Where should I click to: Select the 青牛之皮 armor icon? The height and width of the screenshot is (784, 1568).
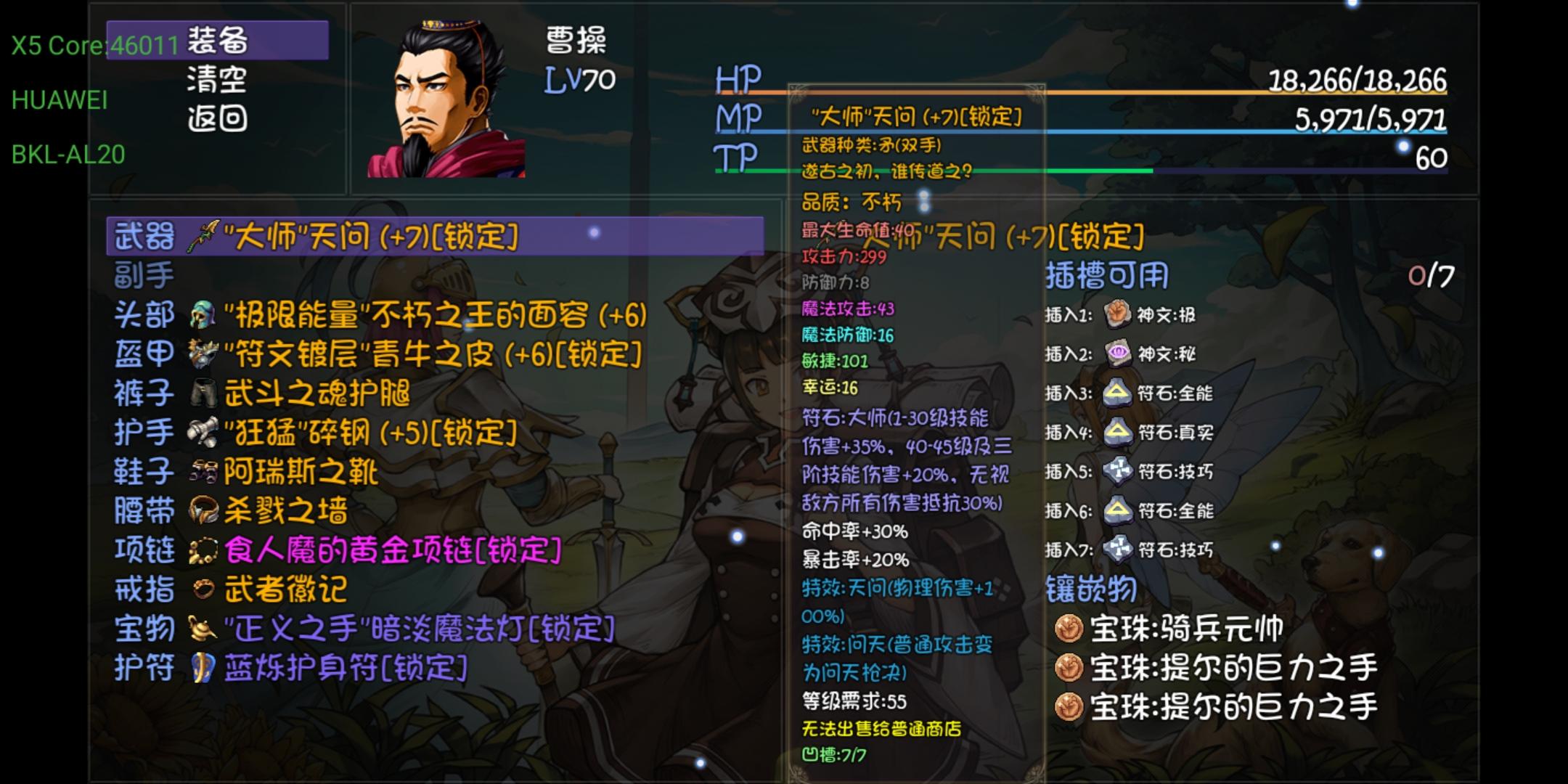point(205,354)
